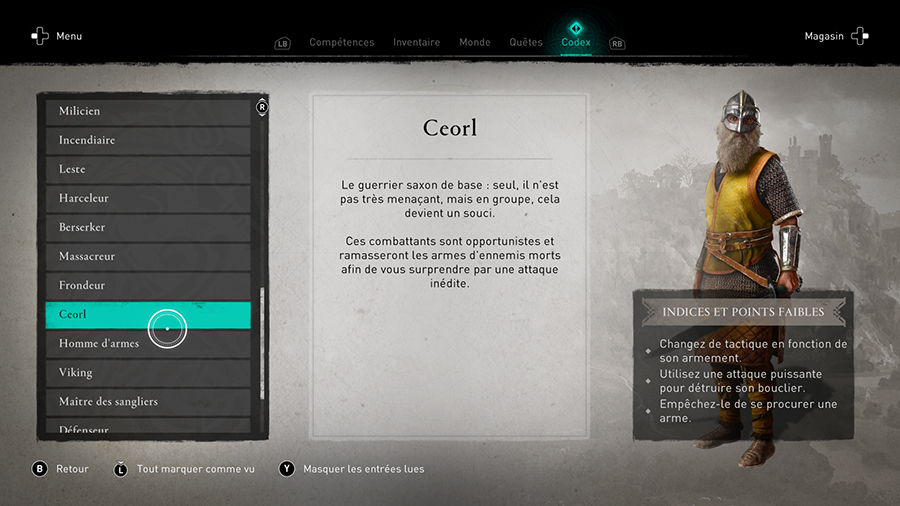
Task: Choose the Maître des sangliers entry
Action: (148, 401)
